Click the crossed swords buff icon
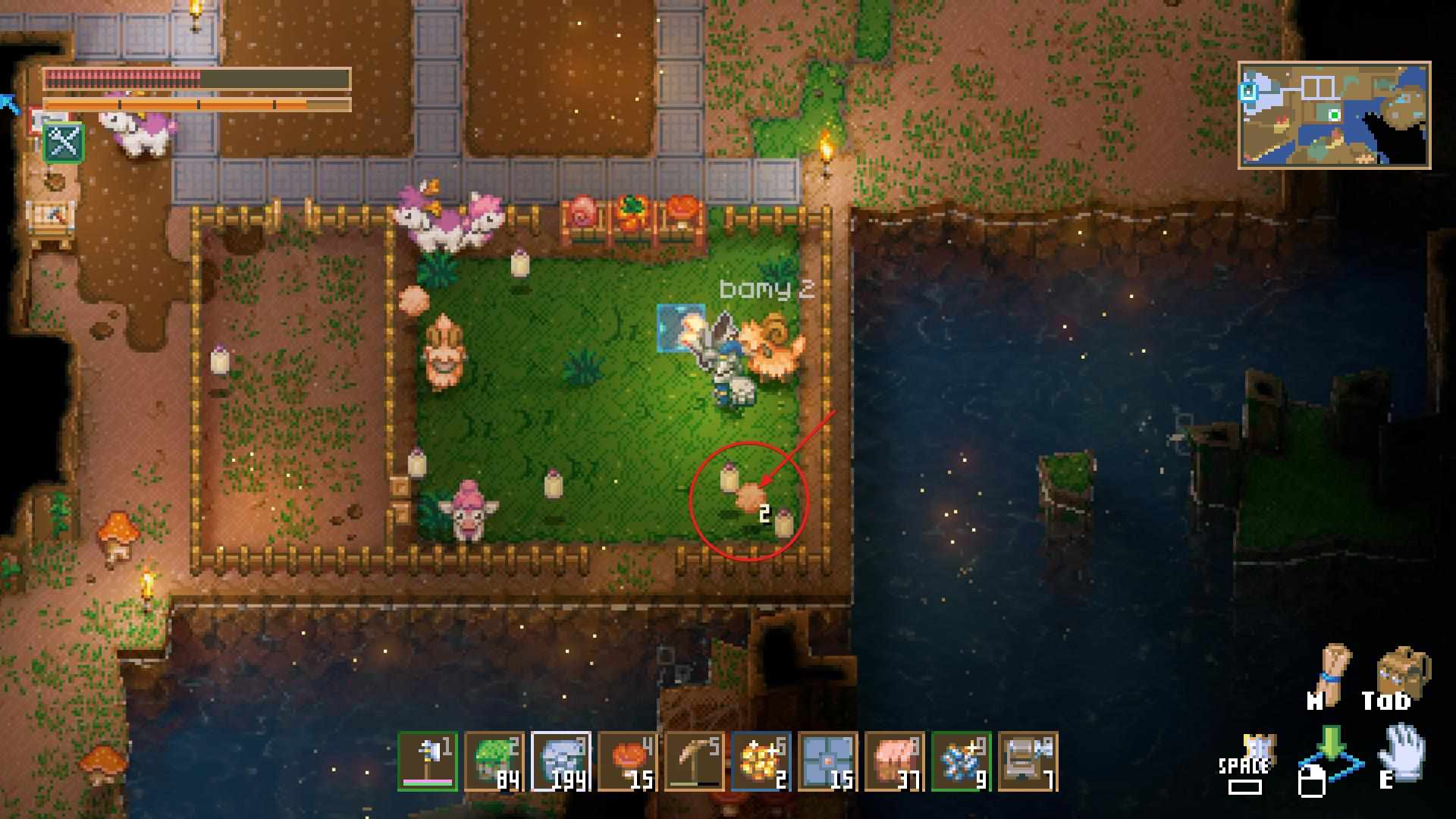Viewport: 1456px width, 819px height. [64, 142]
